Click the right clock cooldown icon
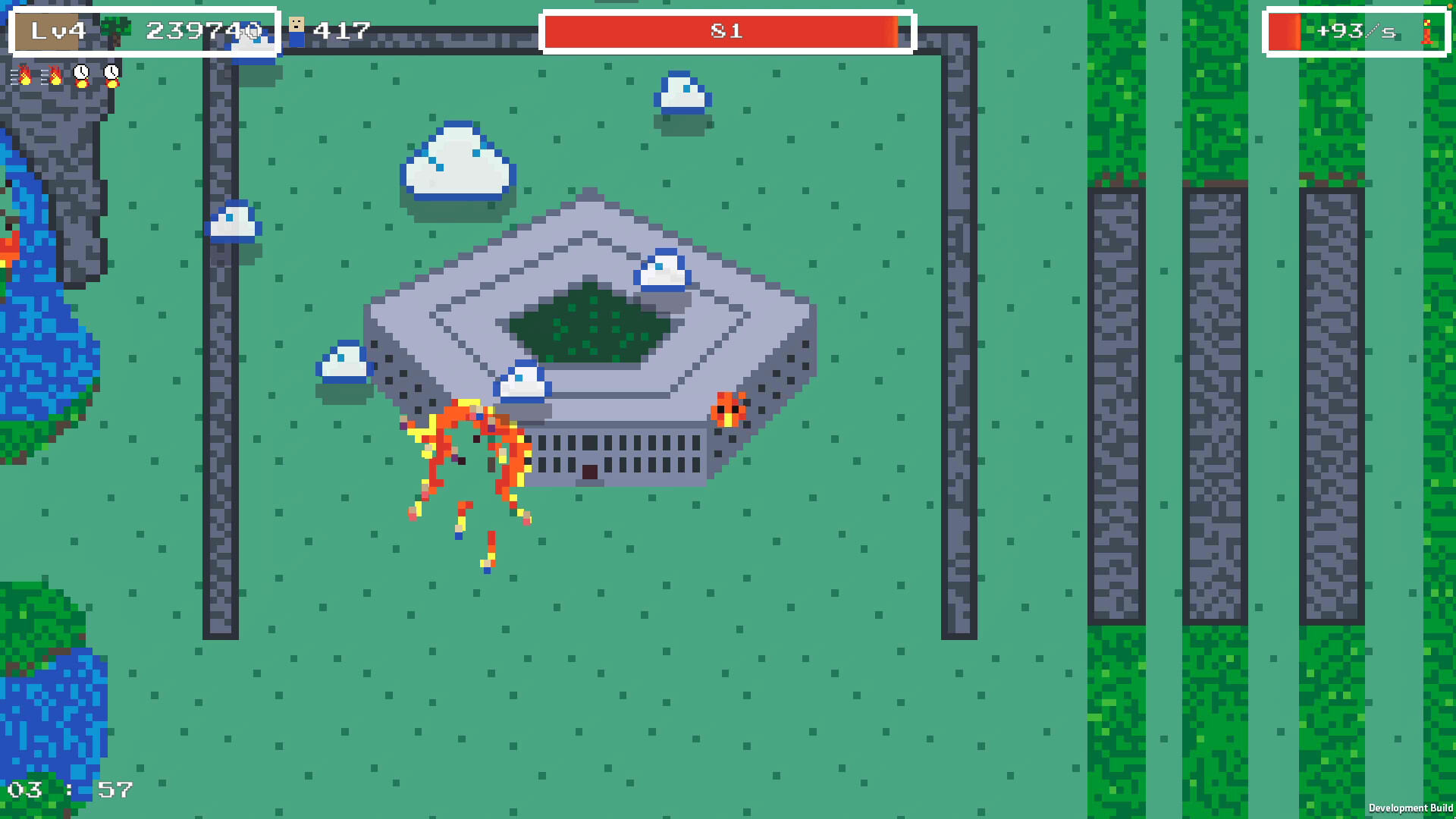The width and height of the screenshot is (1456, 819). click(x=111, y=72)
